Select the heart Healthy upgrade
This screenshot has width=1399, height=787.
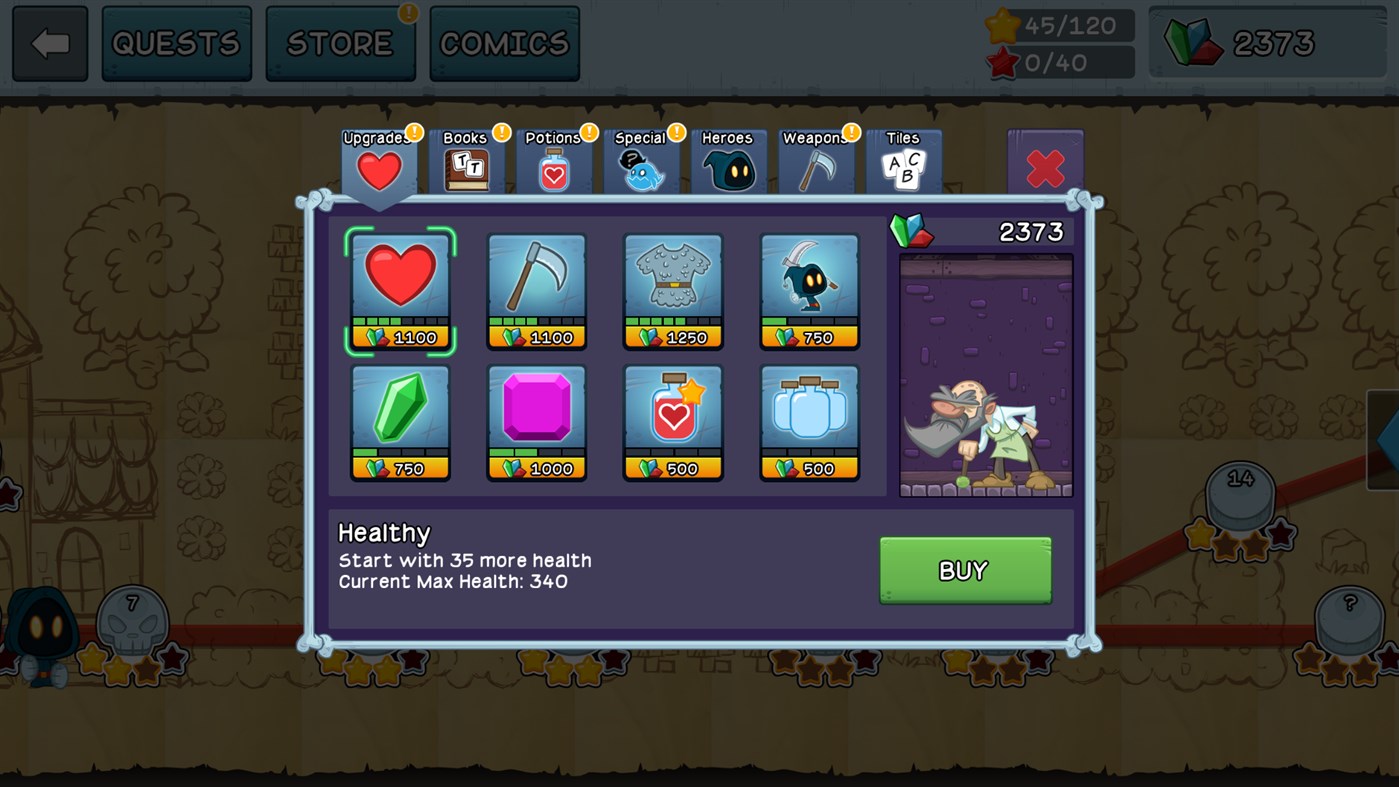(x=400, y=290)
